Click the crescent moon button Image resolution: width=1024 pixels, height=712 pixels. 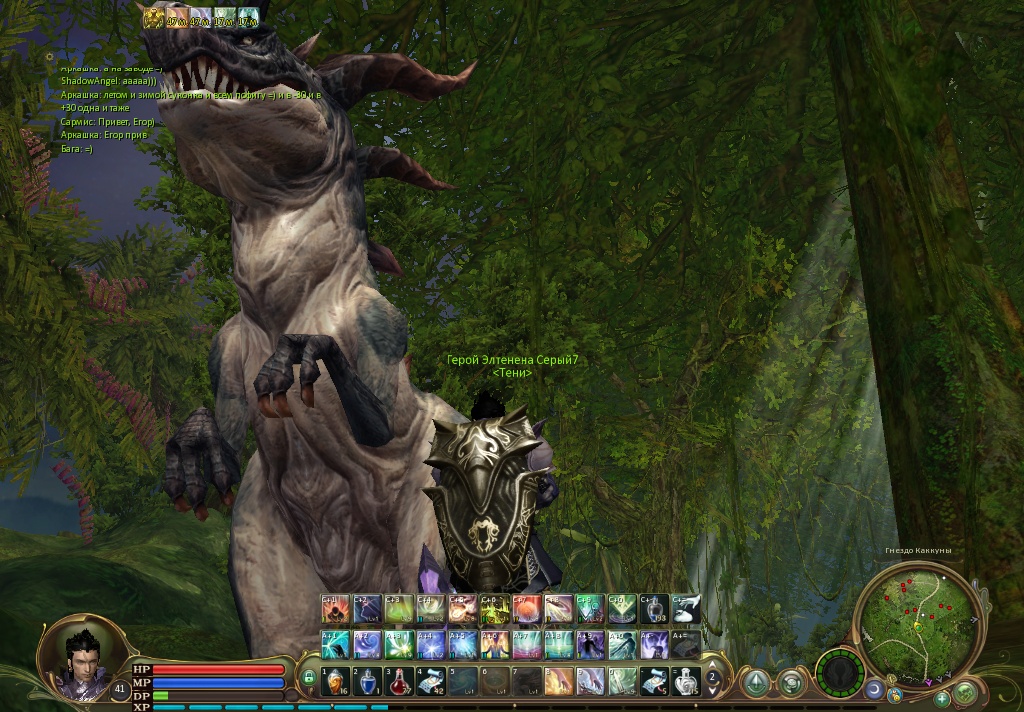(875, 690)
